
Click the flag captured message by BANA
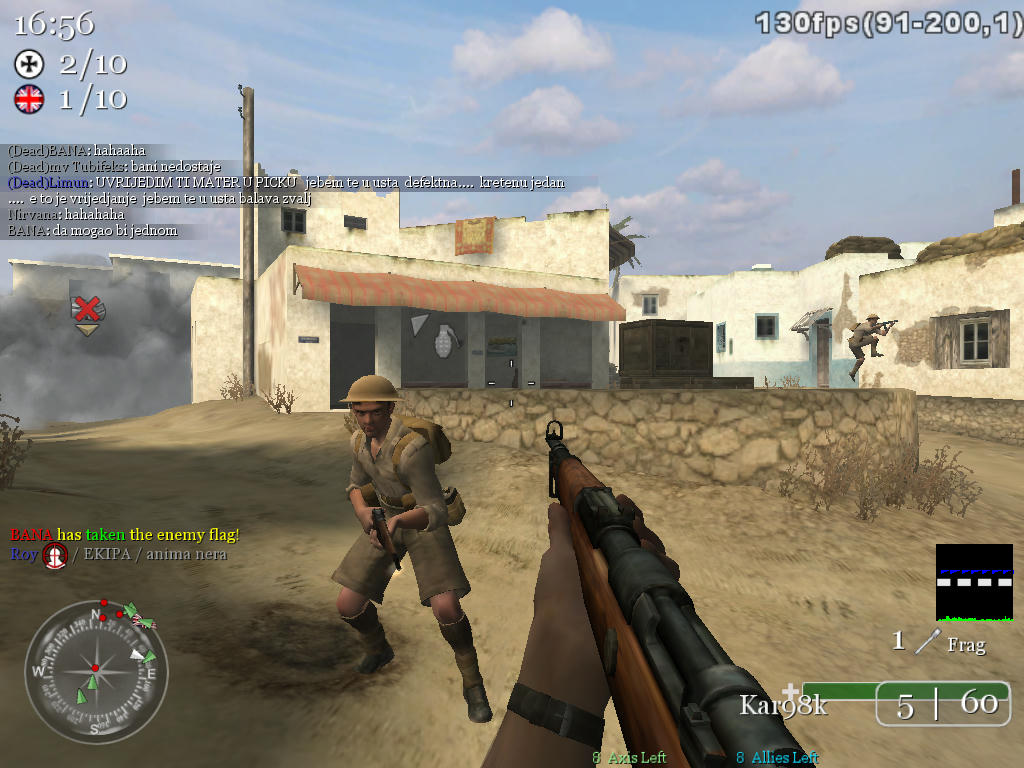click(x=125, y=535)
